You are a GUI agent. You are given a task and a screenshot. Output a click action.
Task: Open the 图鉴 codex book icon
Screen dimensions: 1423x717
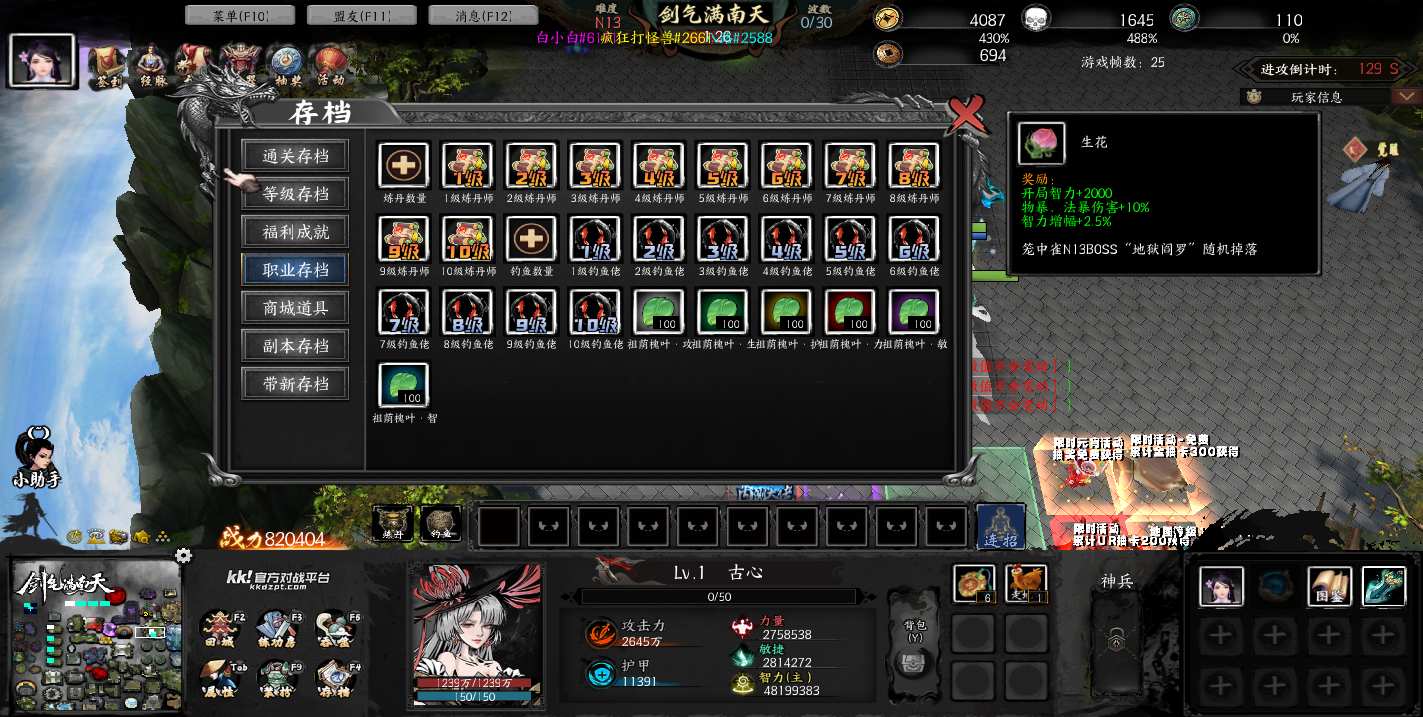(1329, 586)
